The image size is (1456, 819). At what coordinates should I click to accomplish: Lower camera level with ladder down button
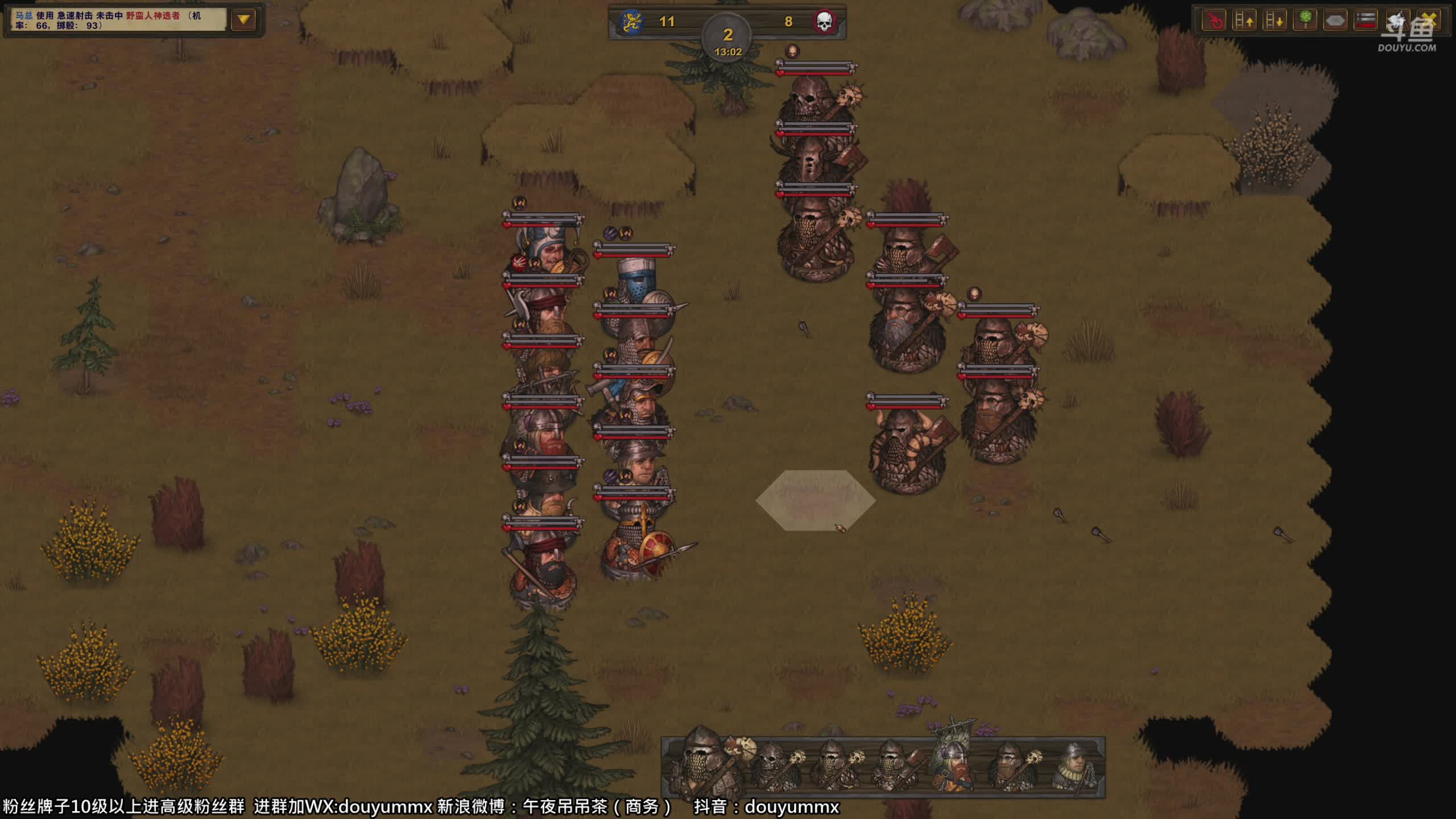coord(1274,21)
